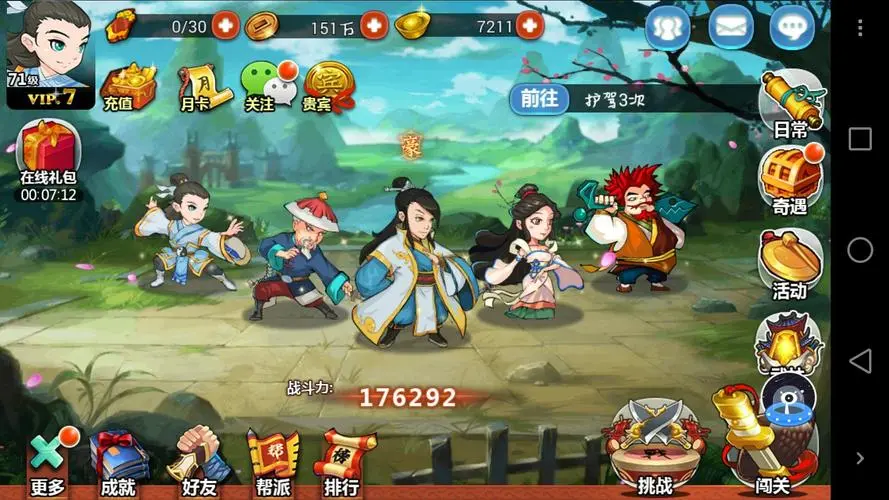
Task: Open the 排行 rankings scroll
Action: [x=343, y=462]
